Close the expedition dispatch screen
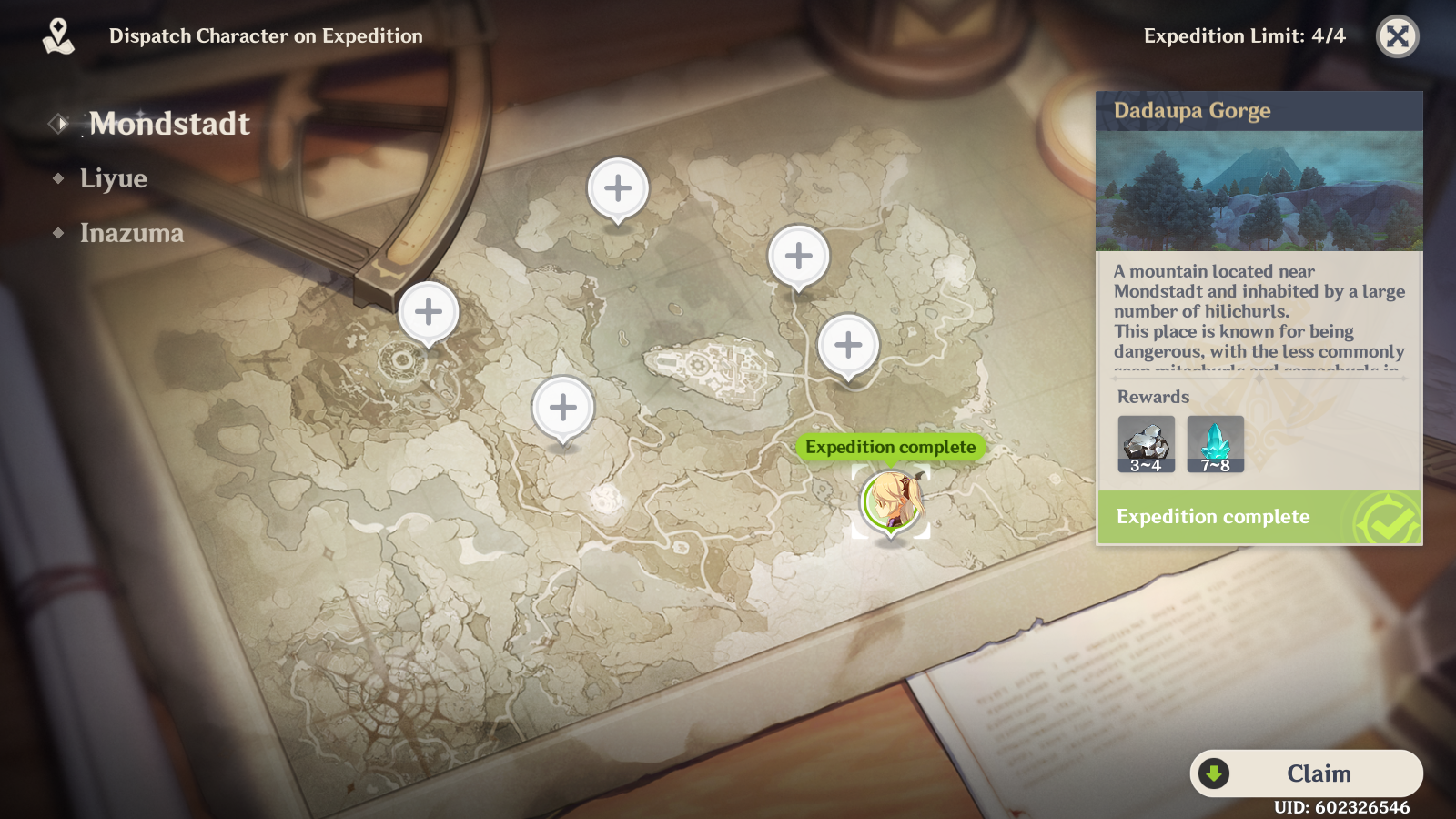 point(1397,36)
